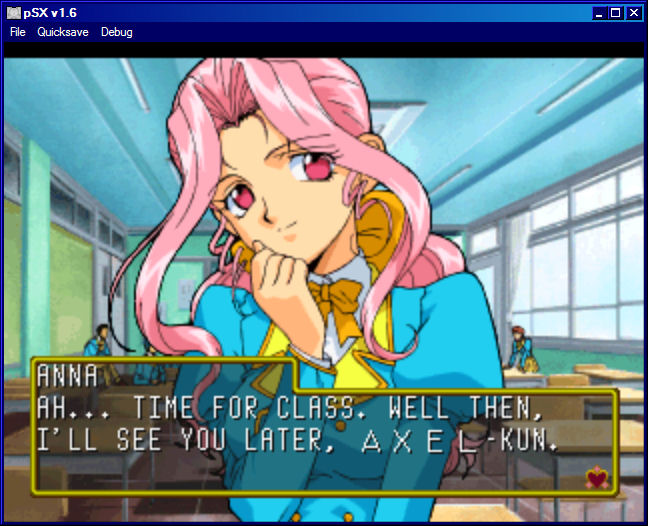Maximize the pSX window
Viewport: 648px width, 526px height.
(x=616, y=13)
